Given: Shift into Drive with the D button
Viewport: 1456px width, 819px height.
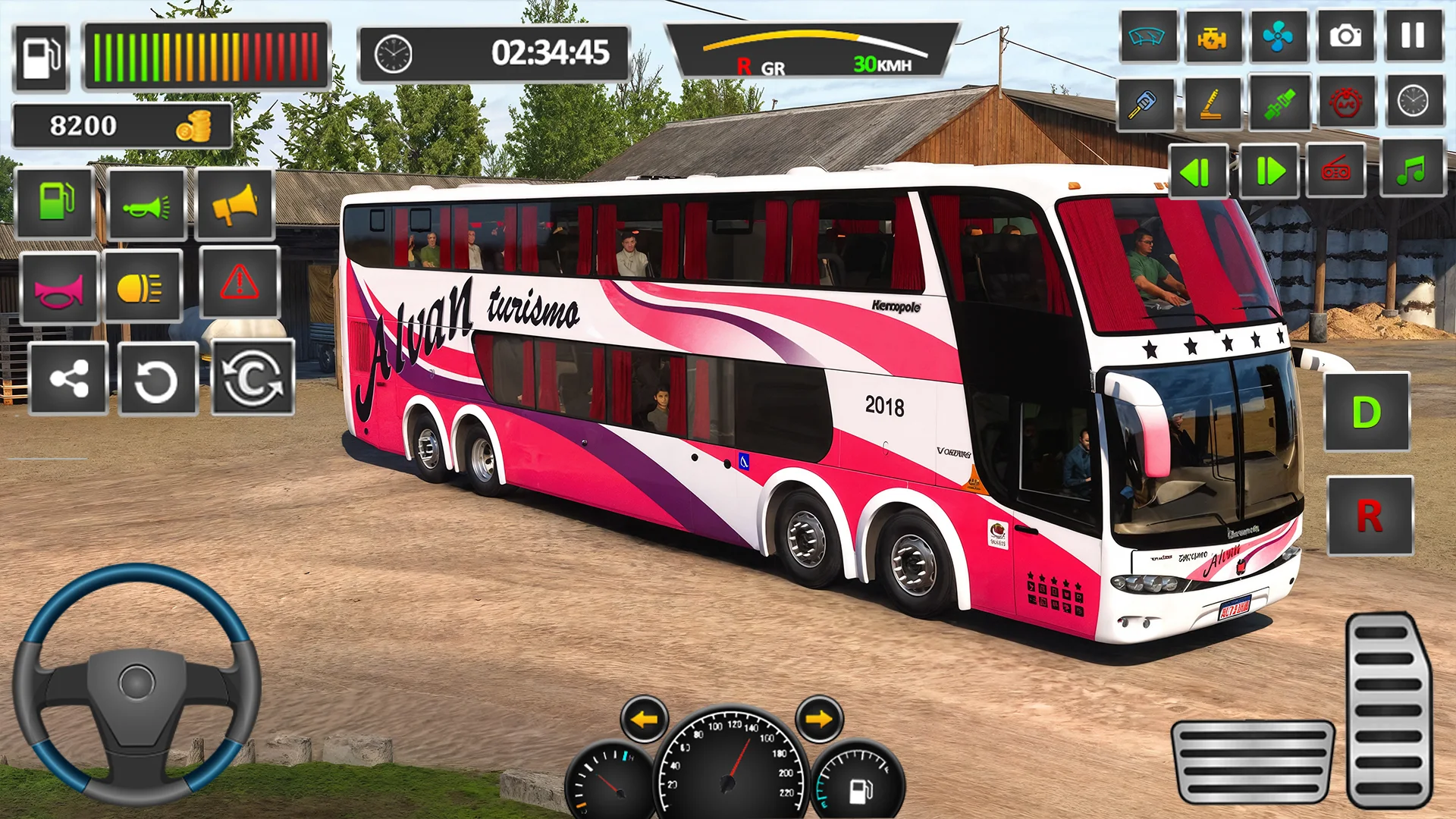Looking at the screenshot, I should [1367, 412].
